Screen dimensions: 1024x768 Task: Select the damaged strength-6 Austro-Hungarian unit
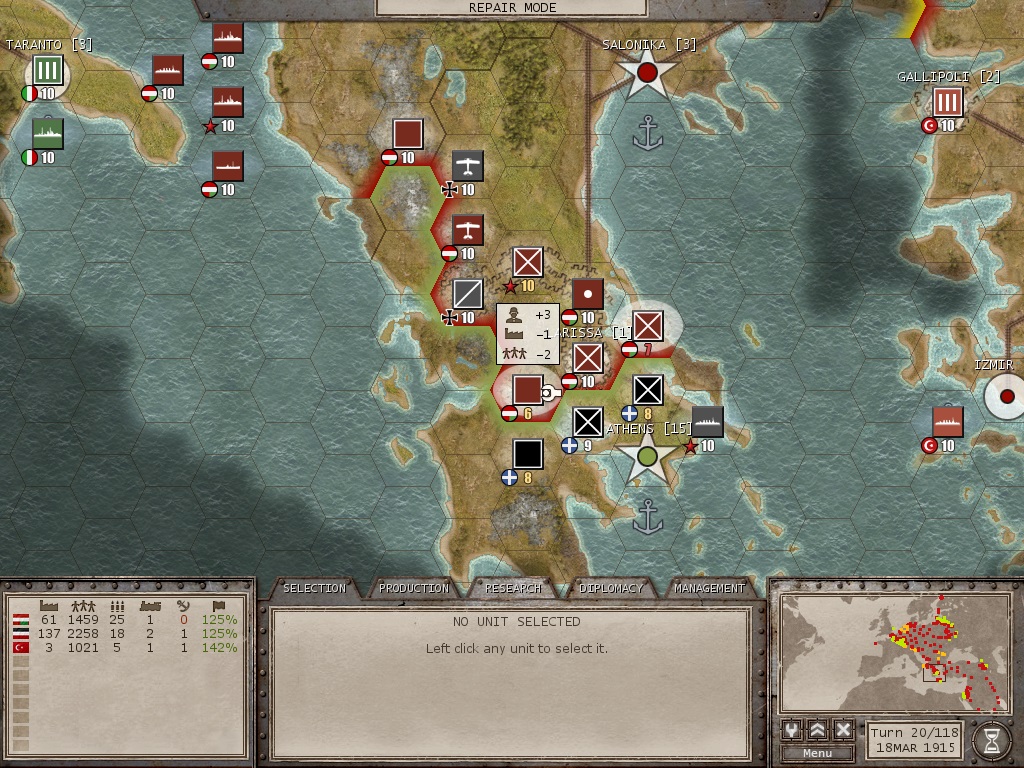click(528, 390)
